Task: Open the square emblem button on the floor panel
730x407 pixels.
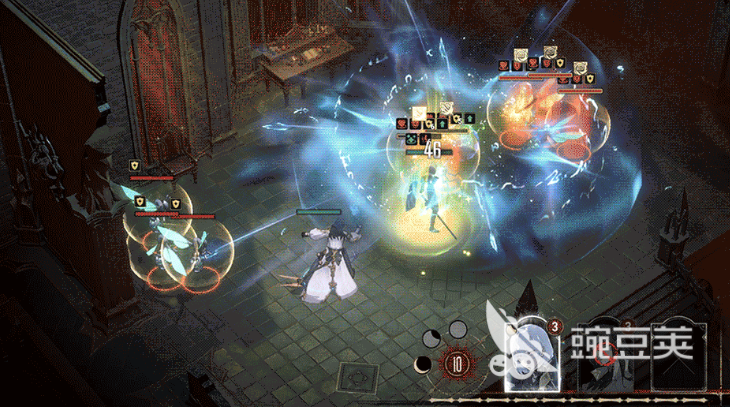Action: click(354, 378)
